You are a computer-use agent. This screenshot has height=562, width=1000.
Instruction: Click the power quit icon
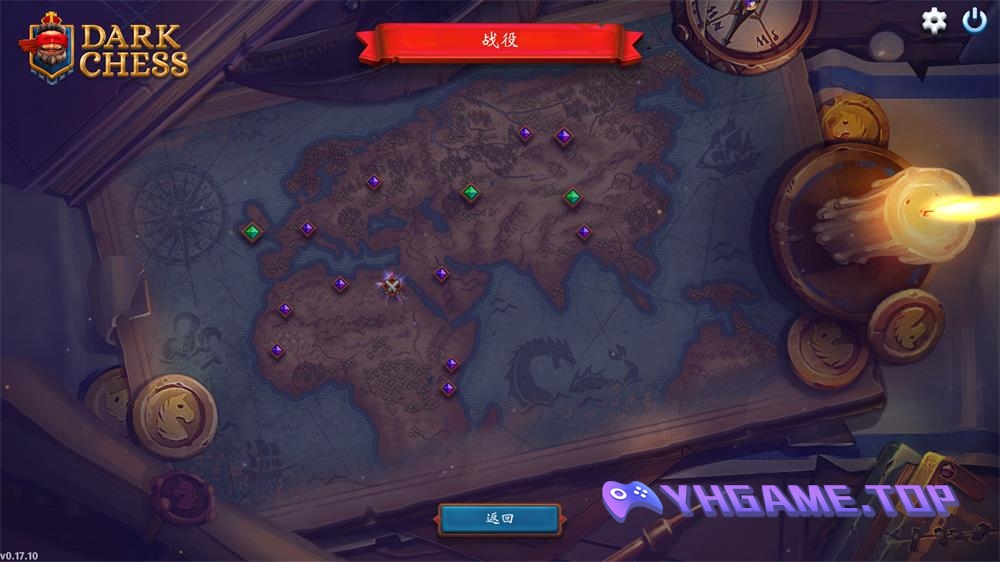[974, 20]
